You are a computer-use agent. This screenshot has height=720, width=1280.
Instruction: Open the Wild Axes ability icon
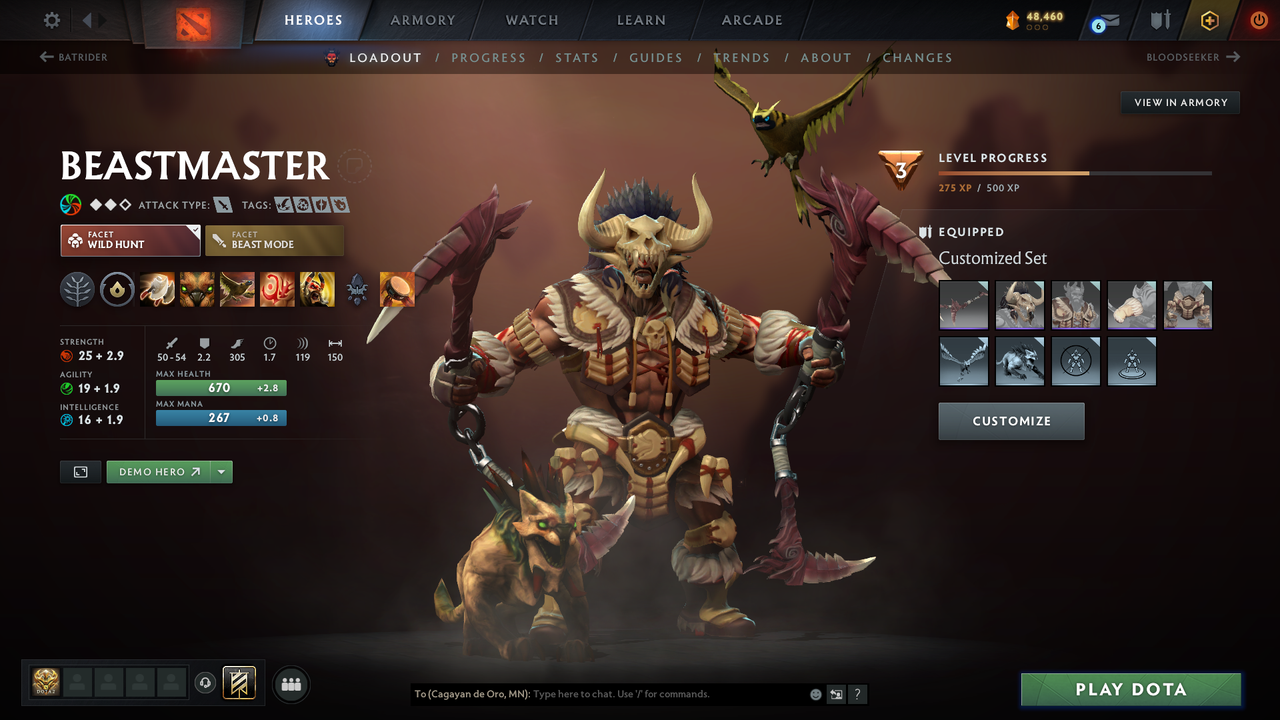pyautogui.click(x=157, y=289)
